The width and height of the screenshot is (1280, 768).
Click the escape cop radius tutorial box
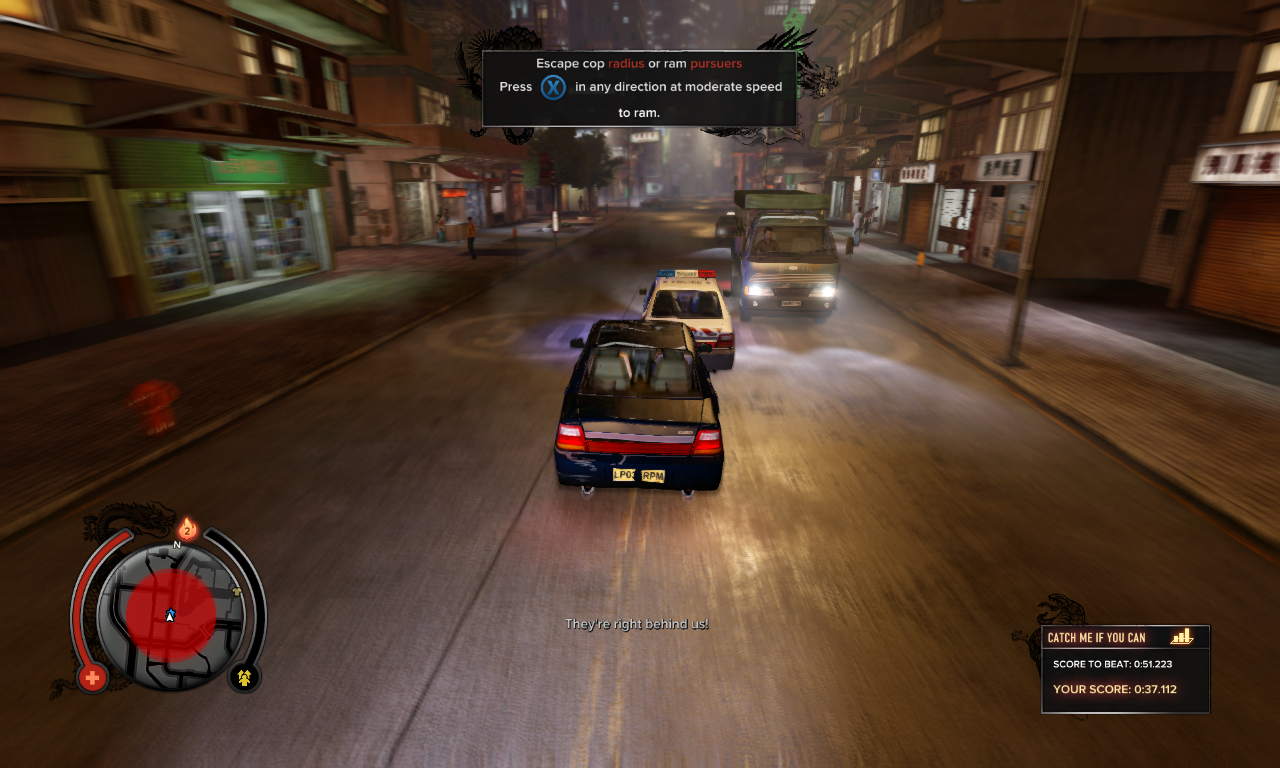(639, 88)
